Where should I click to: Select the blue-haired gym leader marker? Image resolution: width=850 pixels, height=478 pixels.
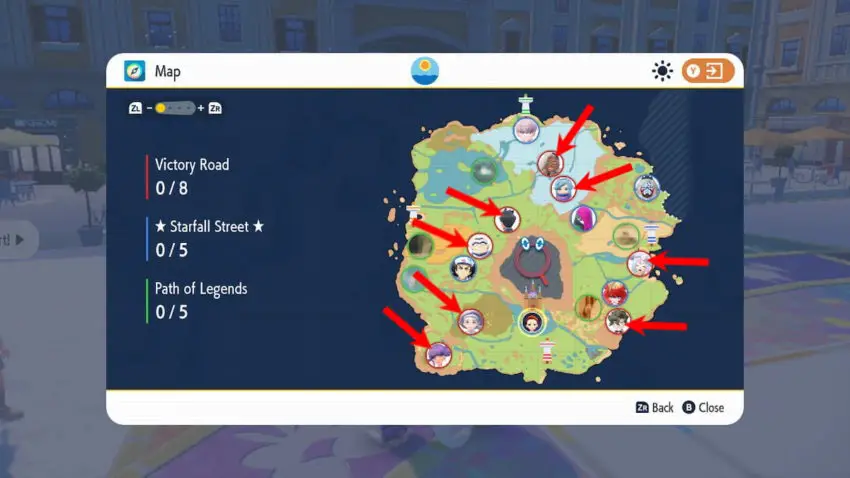tap(564, 188)
